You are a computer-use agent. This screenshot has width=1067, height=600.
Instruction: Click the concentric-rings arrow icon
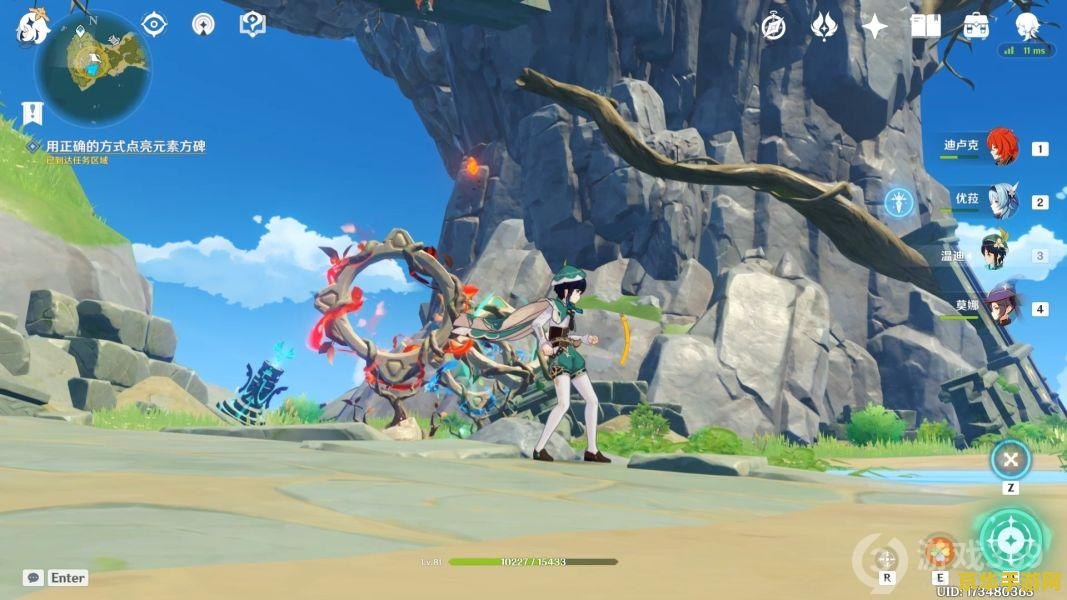tap(203, 24)
